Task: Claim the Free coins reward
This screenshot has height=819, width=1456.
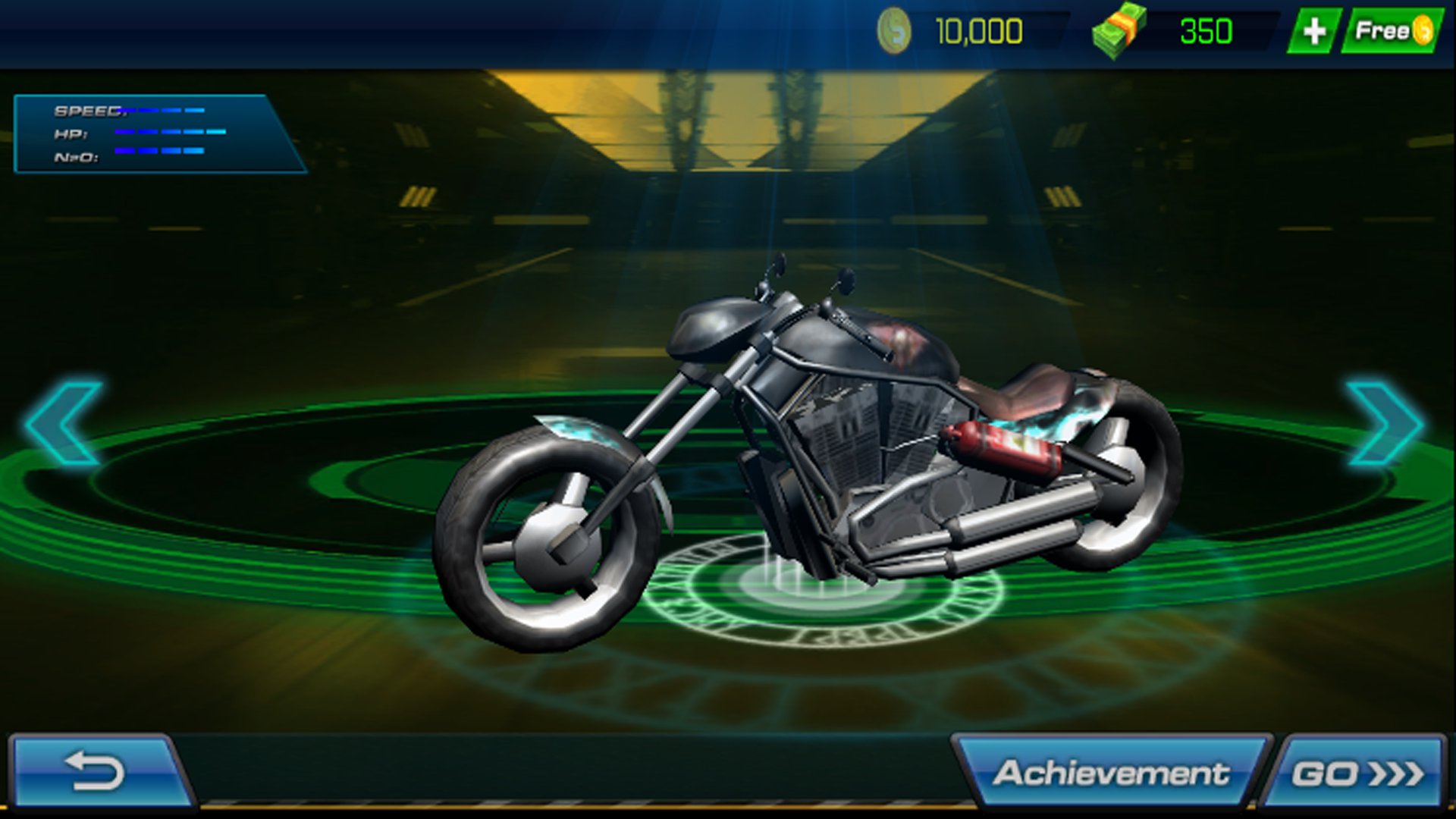Action: (x=1398, y=30)
